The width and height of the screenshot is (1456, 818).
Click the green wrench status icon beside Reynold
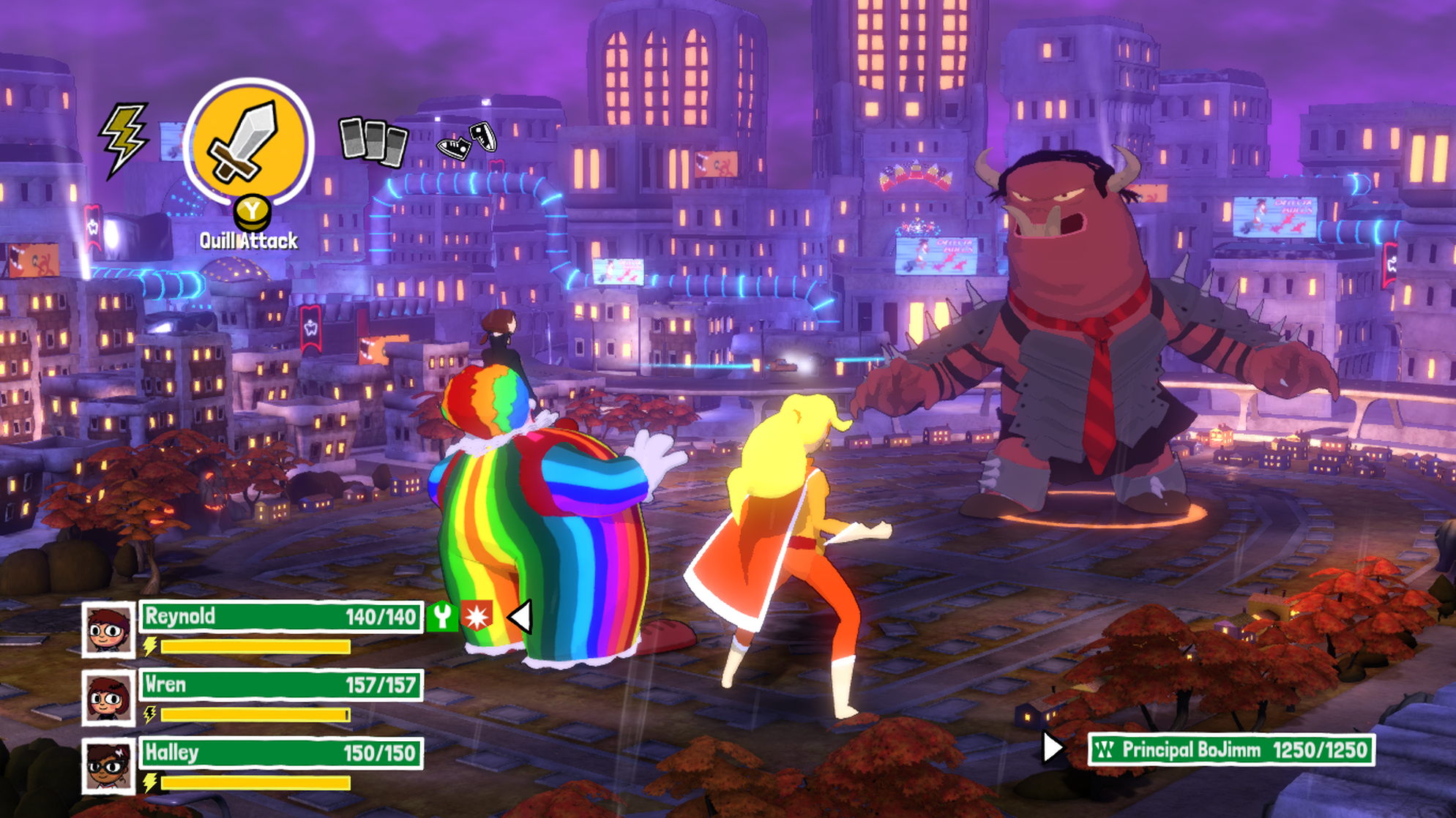click(x=444, y=617)
